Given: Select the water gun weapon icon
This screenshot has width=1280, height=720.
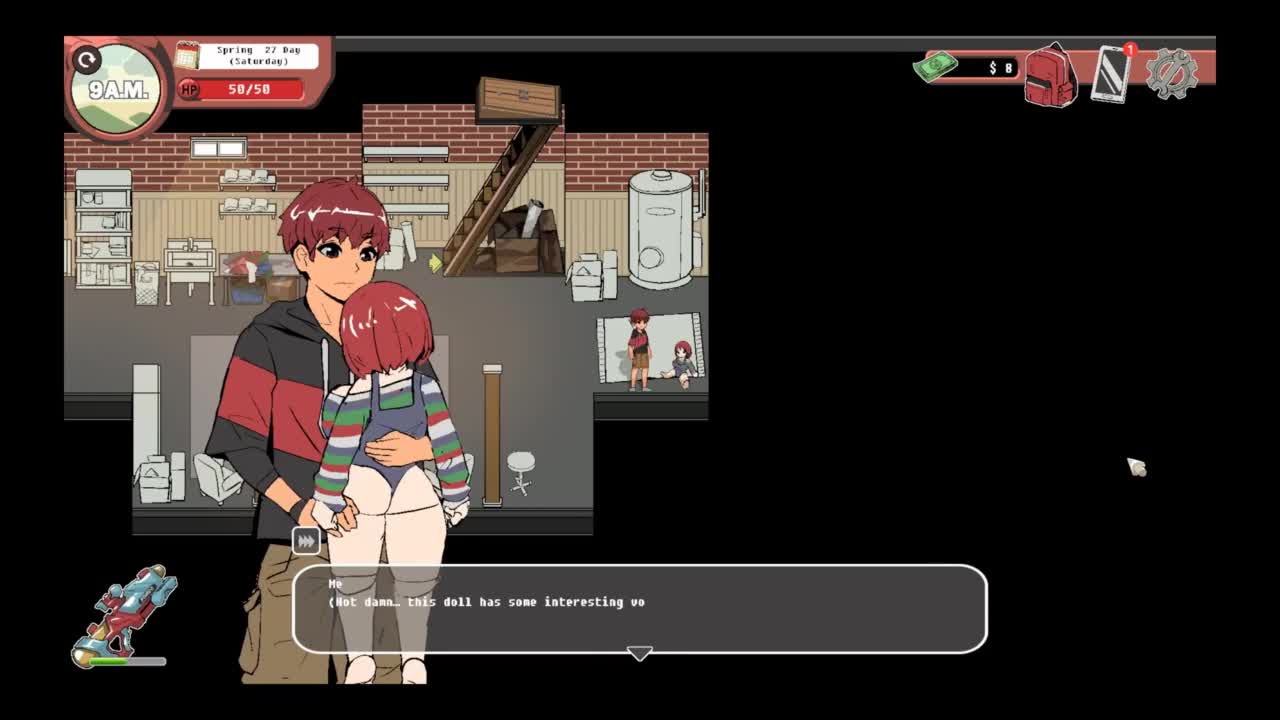Looking at the screenshot, I should pyautogui.click(x=125, y=612).
